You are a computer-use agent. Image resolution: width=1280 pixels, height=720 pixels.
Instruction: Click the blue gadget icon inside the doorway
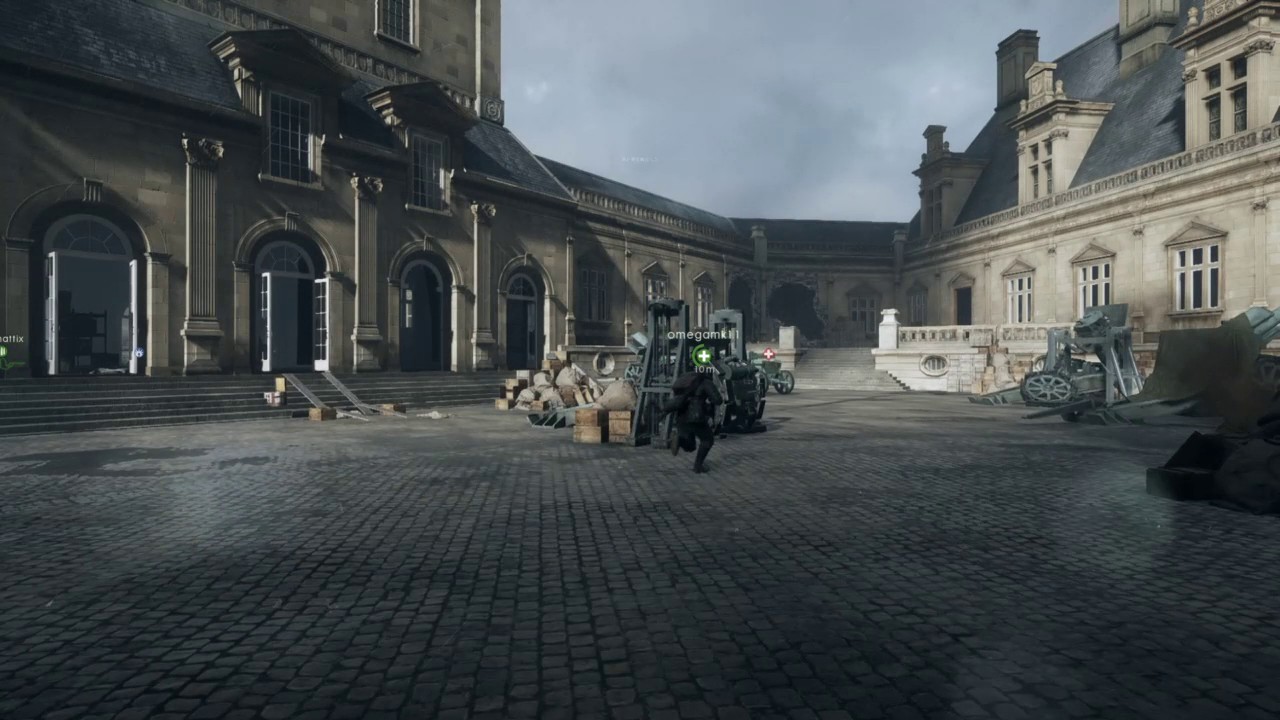coord(139,352)
